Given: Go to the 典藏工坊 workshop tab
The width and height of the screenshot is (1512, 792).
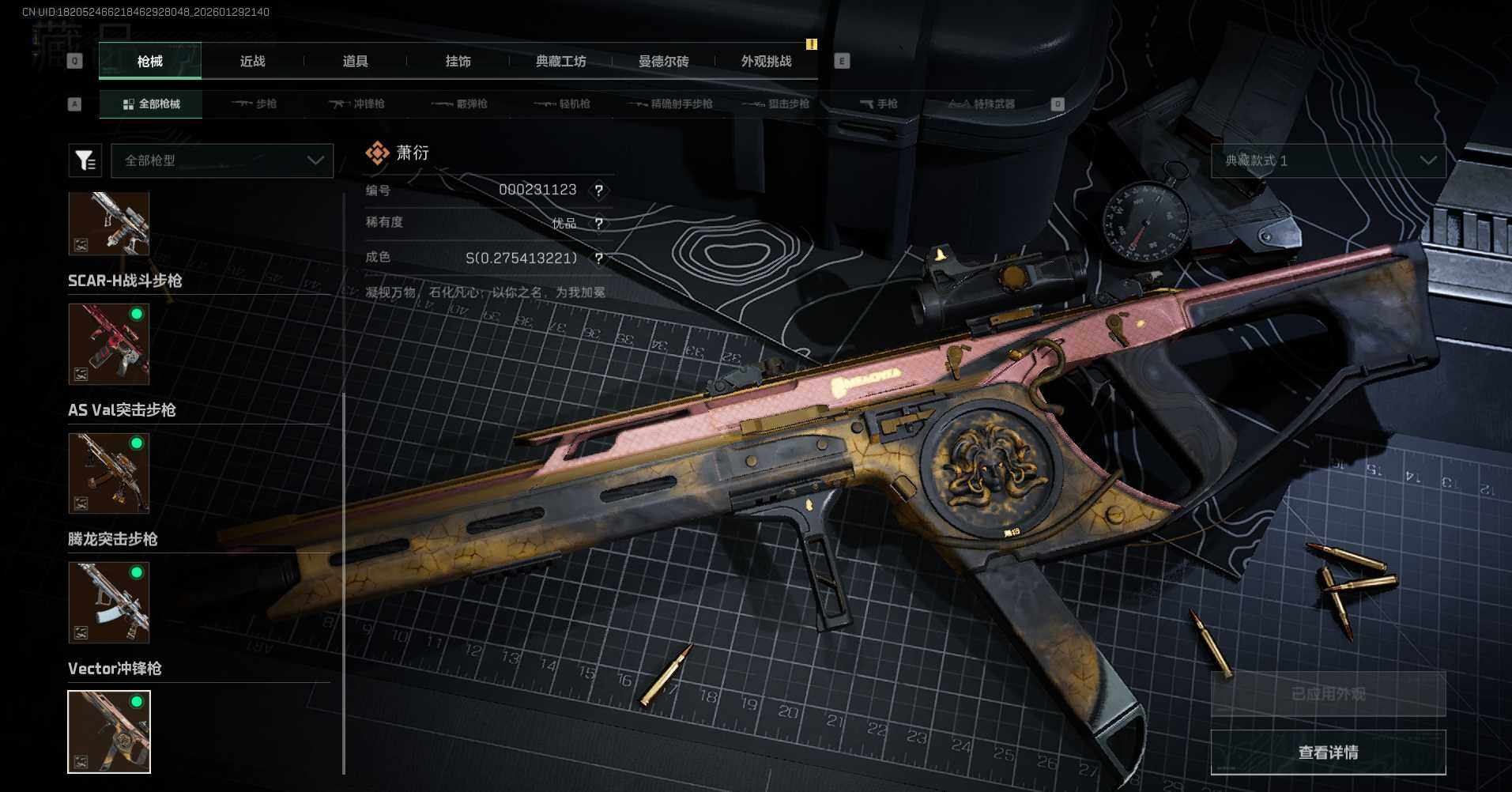Looking at the screenshot, I should point(560,62).
